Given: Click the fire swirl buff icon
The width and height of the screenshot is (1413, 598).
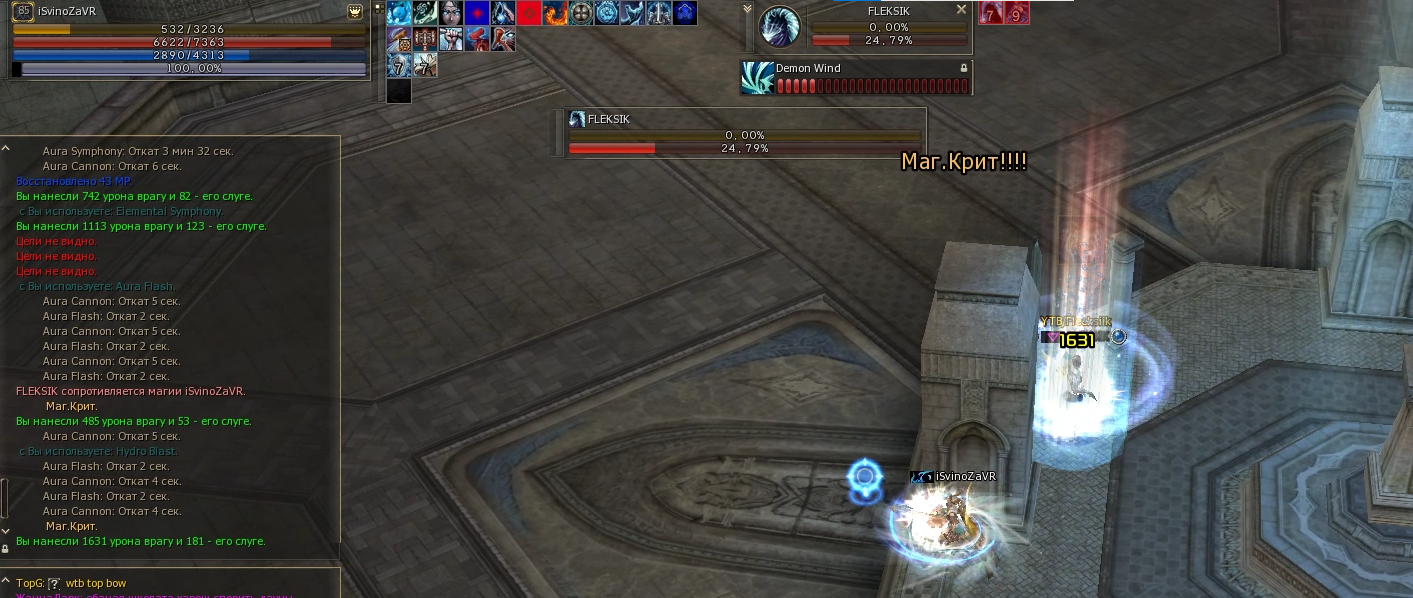Looking at the screenshot, I should pyautogui.click(x=555, y=13).
